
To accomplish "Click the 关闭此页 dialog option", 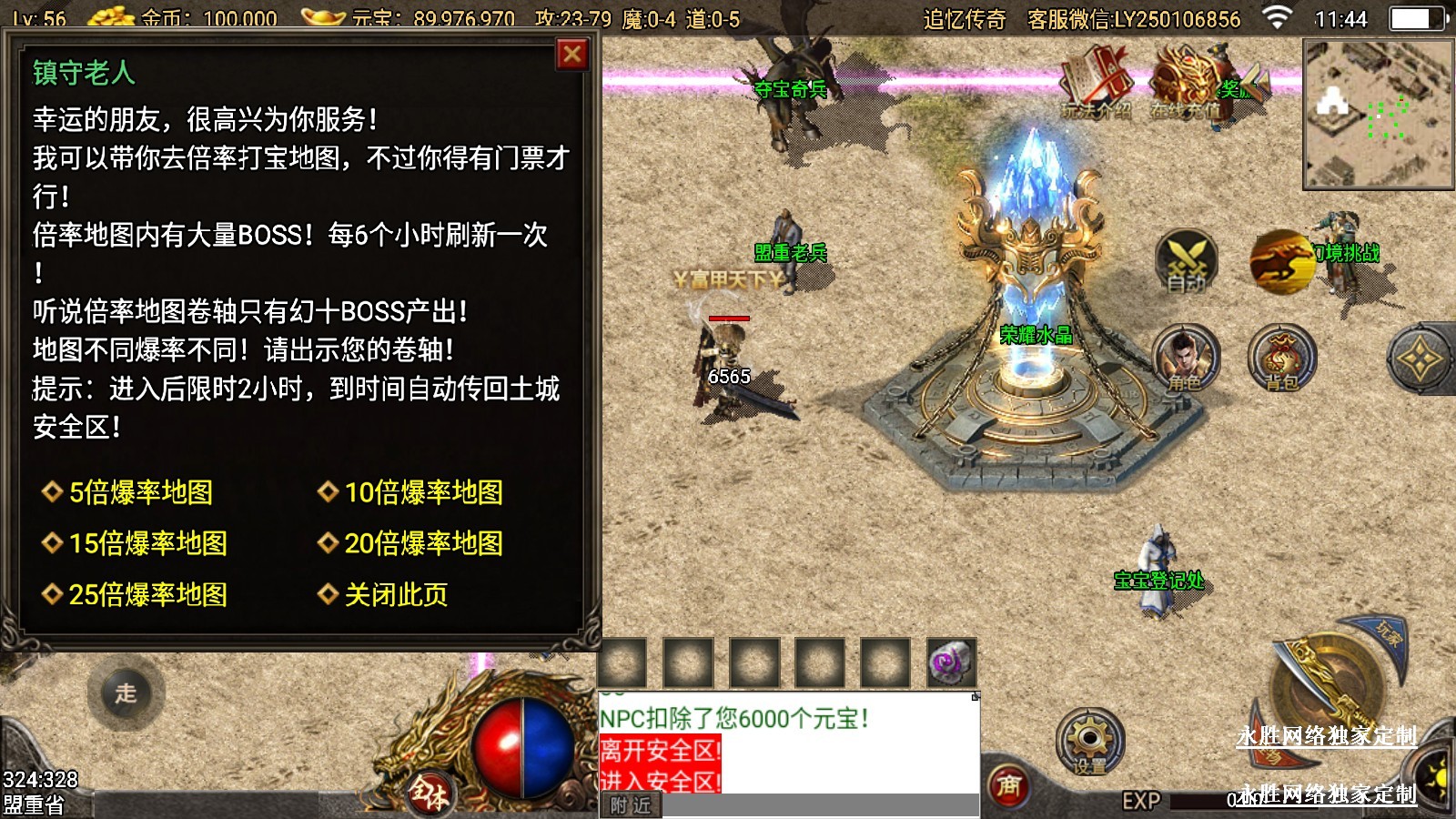I will click(395, 594).
